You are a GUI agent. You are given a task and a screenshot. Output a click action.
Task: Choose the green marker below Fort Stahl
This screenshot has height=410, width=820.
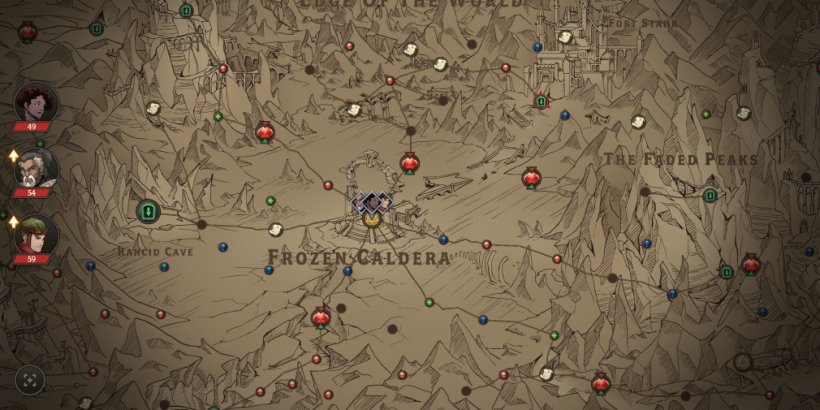[541, 101]
